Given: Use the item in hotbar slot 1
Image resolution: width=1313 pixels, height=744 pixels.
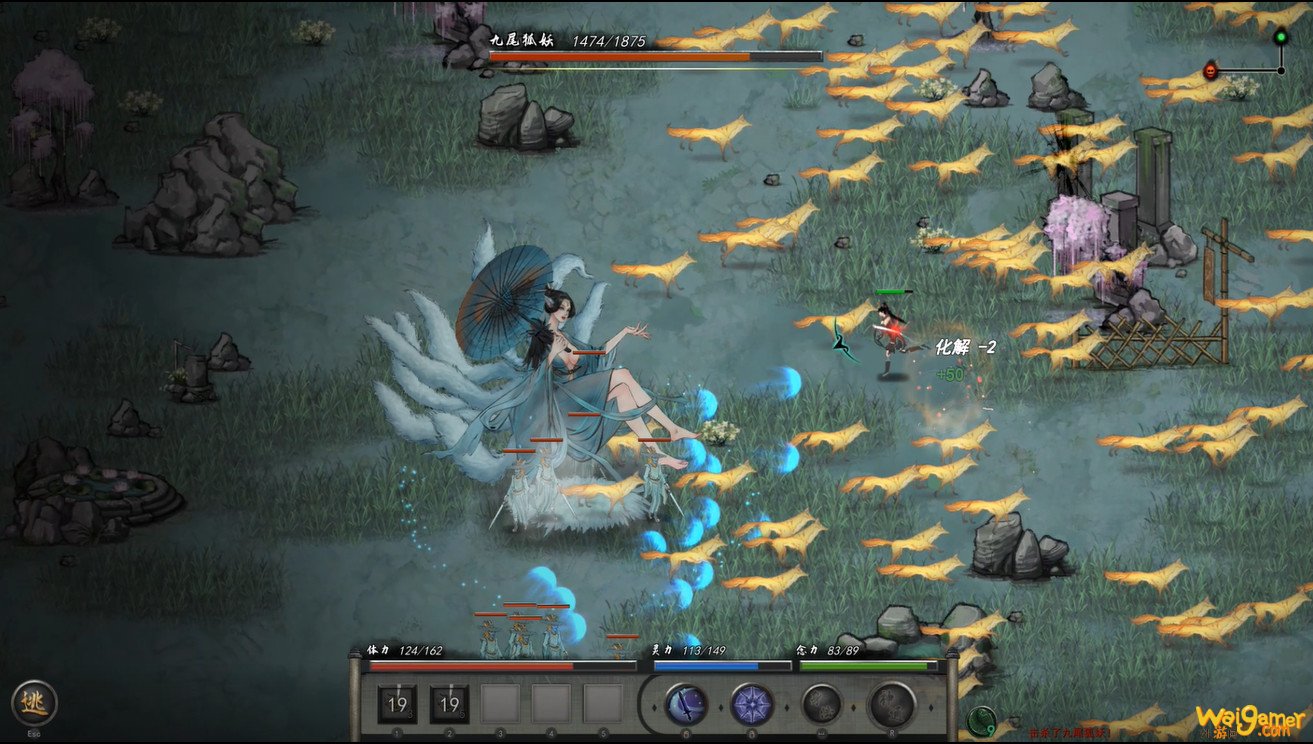Looking at the screenshot, I should (x=397, y=704).
